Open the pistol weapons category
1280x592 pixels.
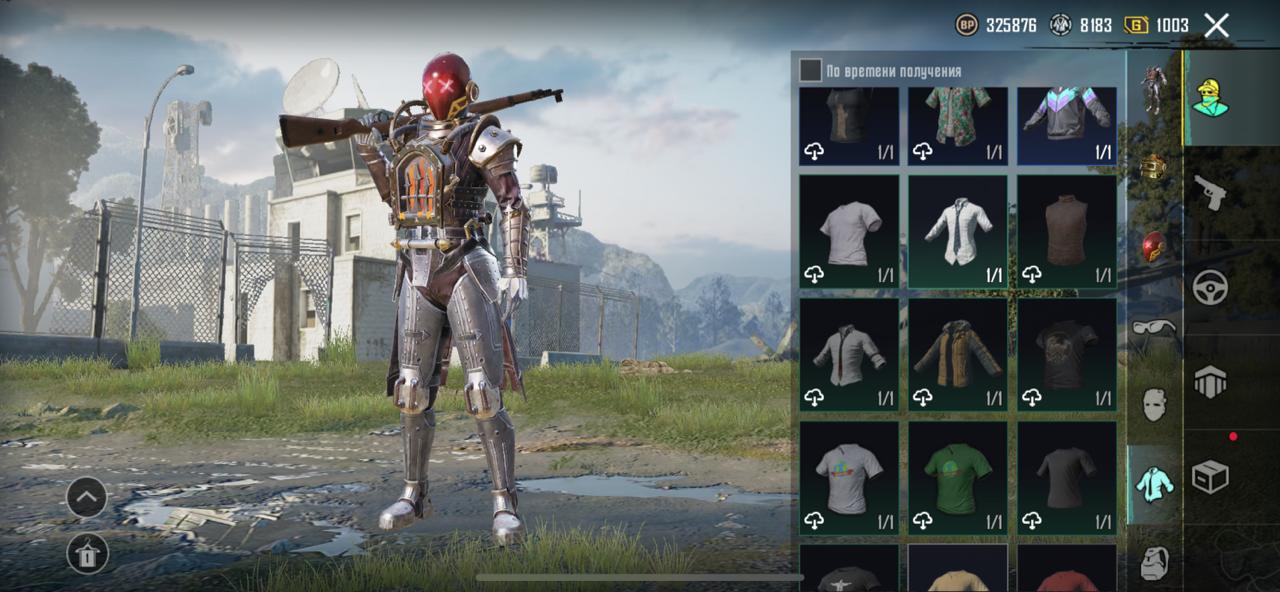point(1210,192)
